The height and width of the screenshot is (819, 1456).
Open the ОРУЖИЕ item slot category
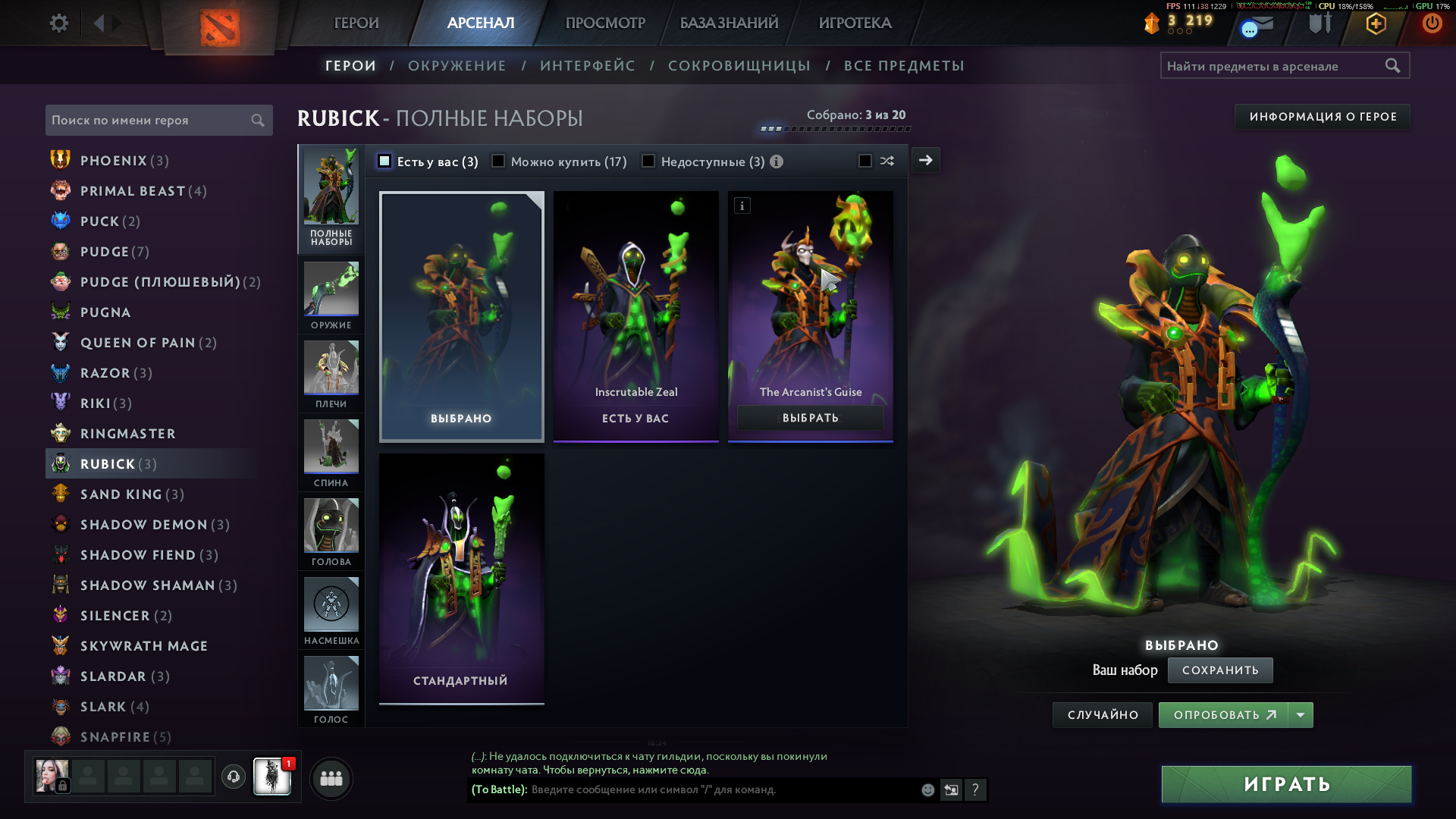pos(331,297)
